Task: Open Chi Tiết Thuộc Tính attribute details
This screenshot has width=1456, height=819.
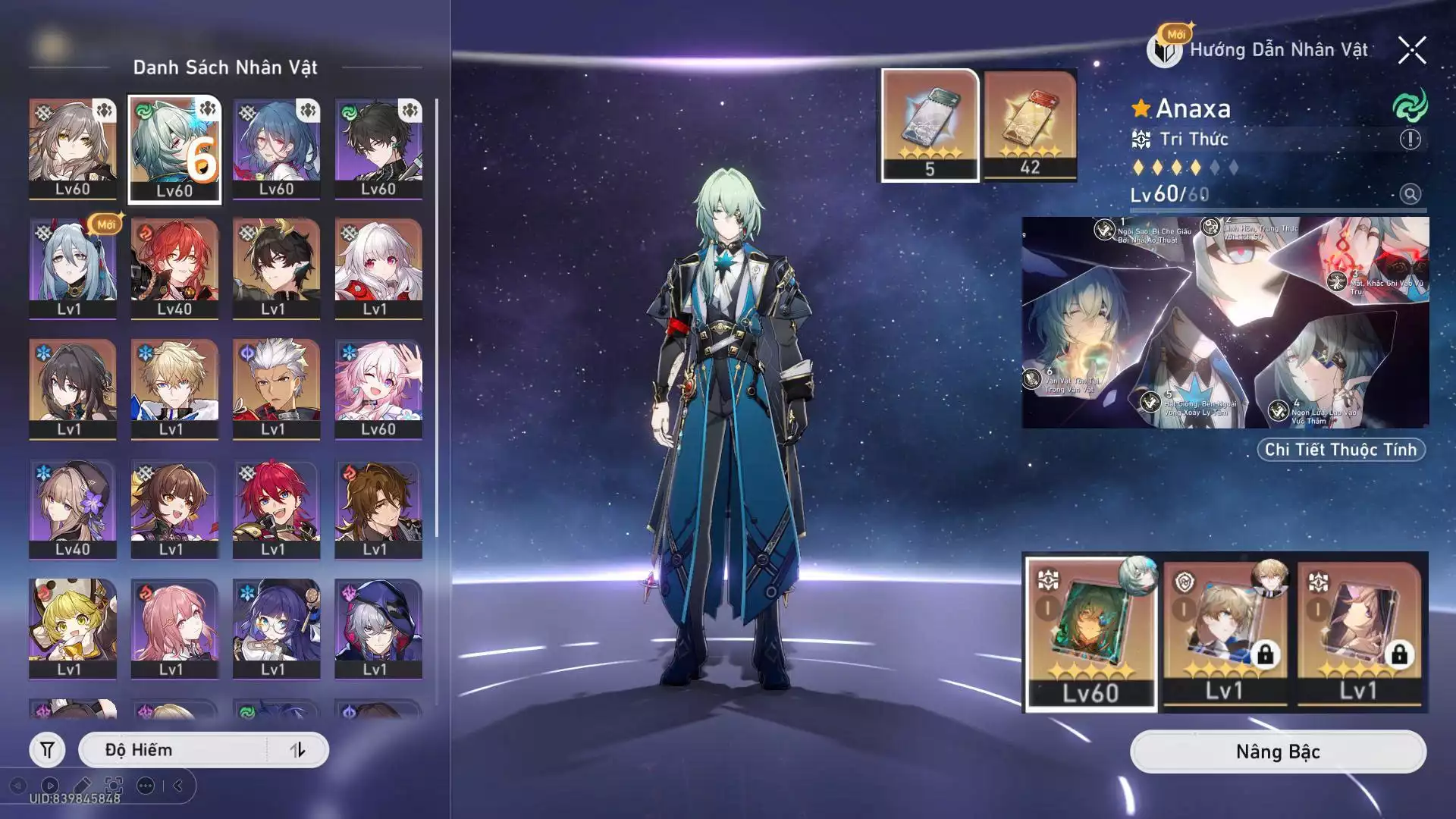Action: [1340, 450]
